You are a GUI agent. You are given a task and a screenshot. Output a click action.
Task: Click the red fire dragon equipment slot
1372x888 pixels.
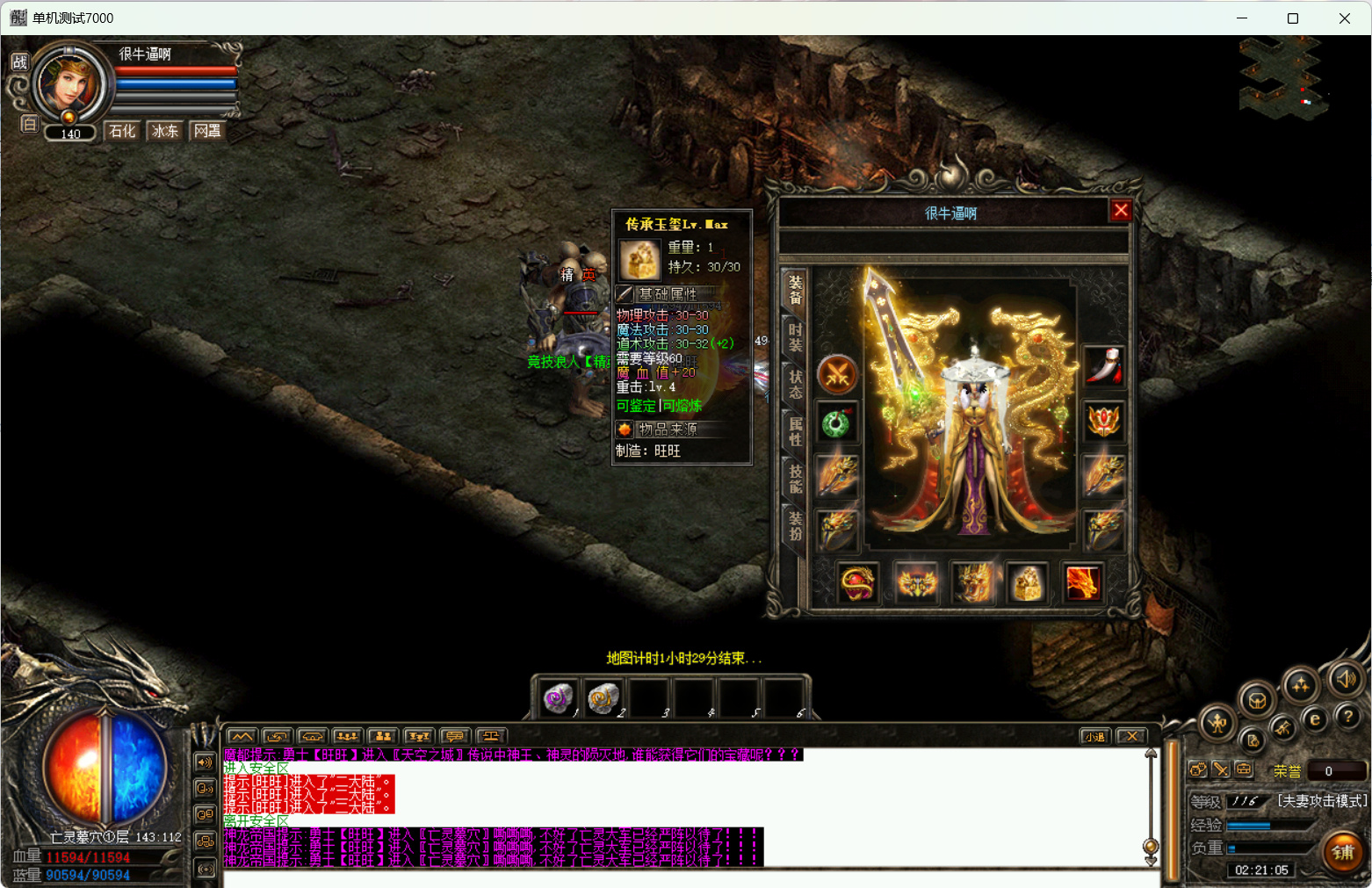pos(1082,582)
